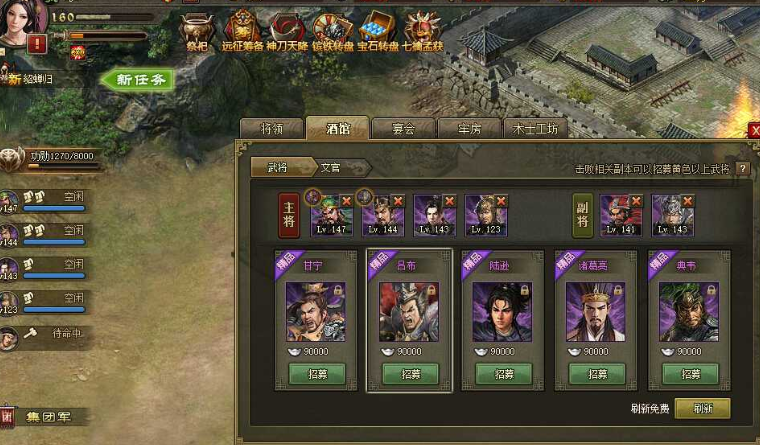Open the 宝石转盘 gem chest icon

point(379,29)
